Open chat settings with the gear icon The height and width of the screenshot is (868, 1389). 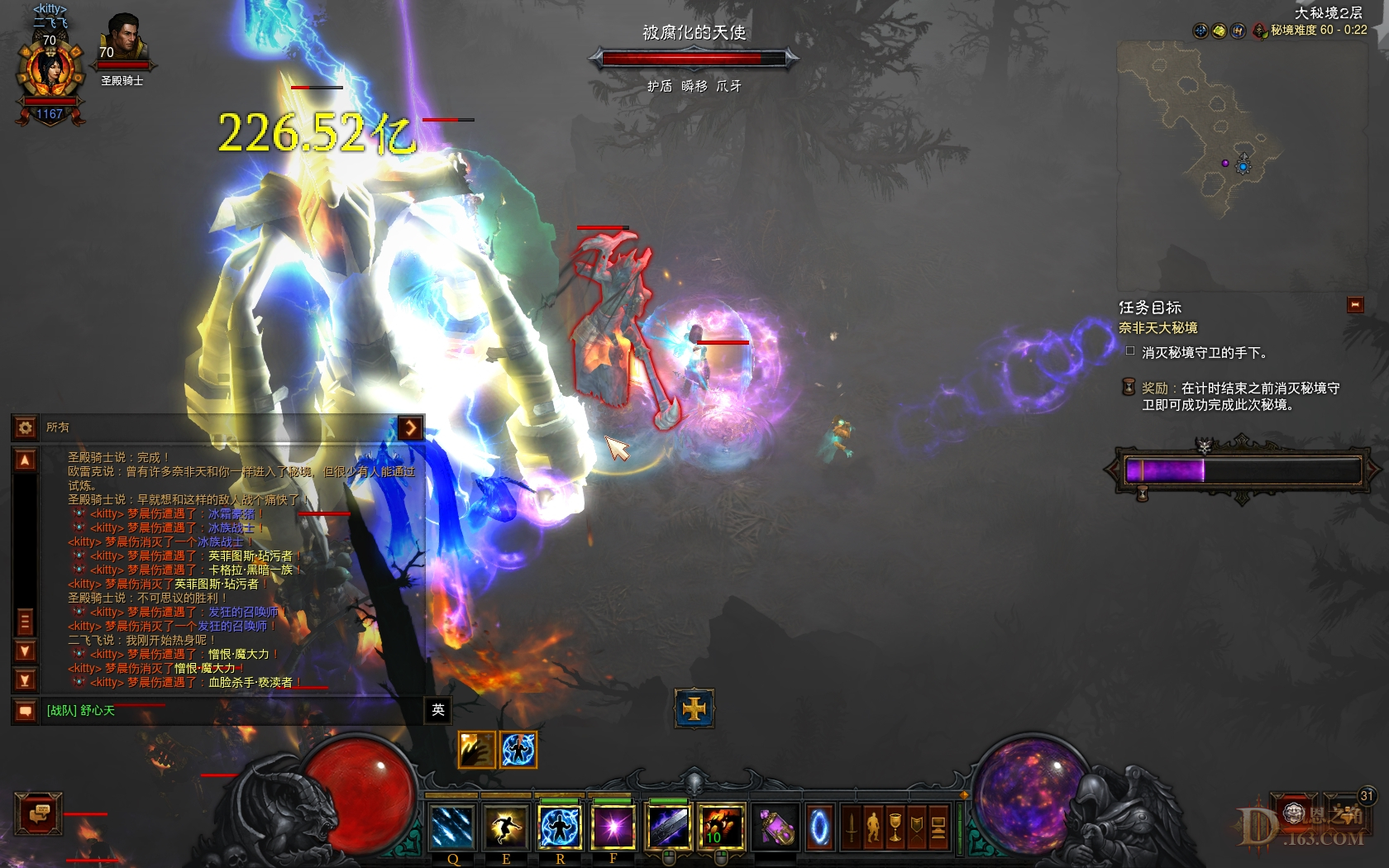click(23, 427)
